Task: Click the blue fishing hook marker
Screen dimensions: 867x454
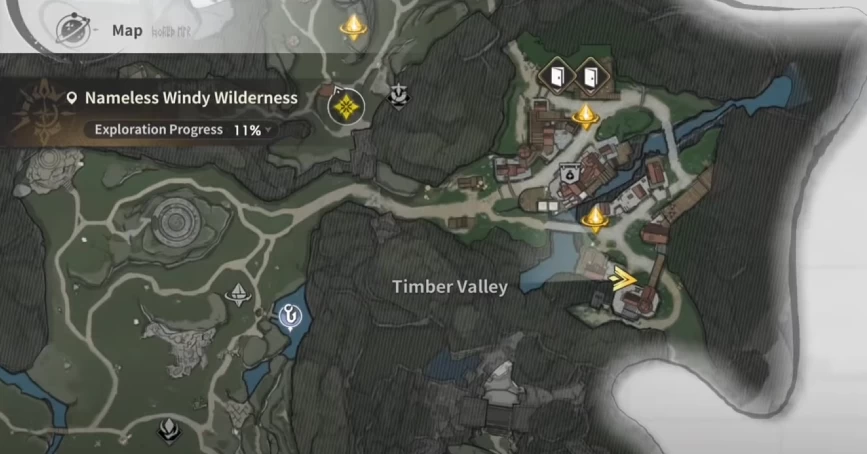Action: pos(289,316)
